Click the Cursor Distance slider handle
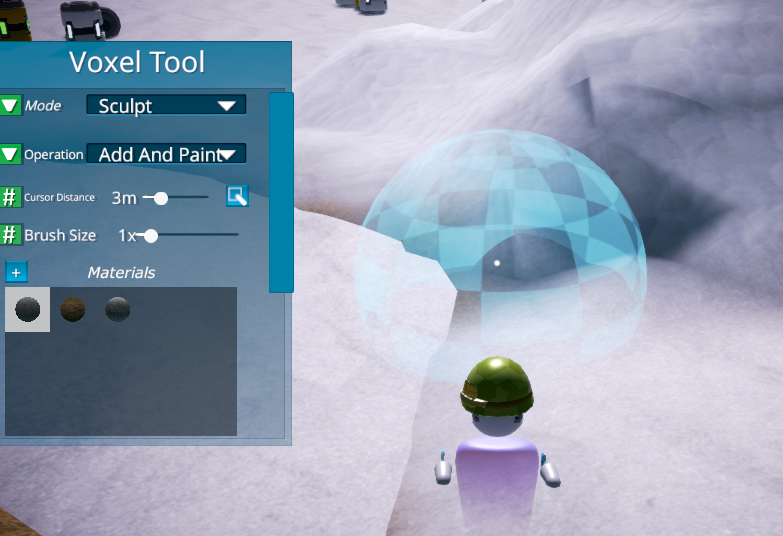This screenshot has height=536, width=783. pos(160,198)
